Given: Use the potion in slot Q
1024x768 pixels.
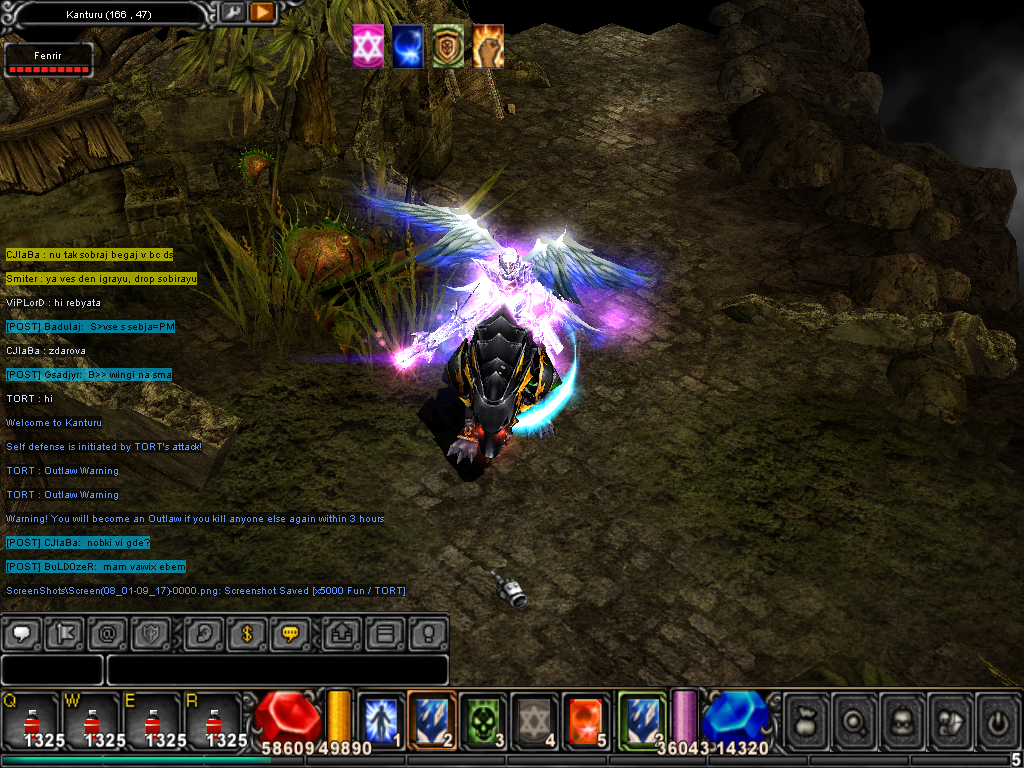Looking at the screenshot, I should pyautogui.click(x=30, y=720).
